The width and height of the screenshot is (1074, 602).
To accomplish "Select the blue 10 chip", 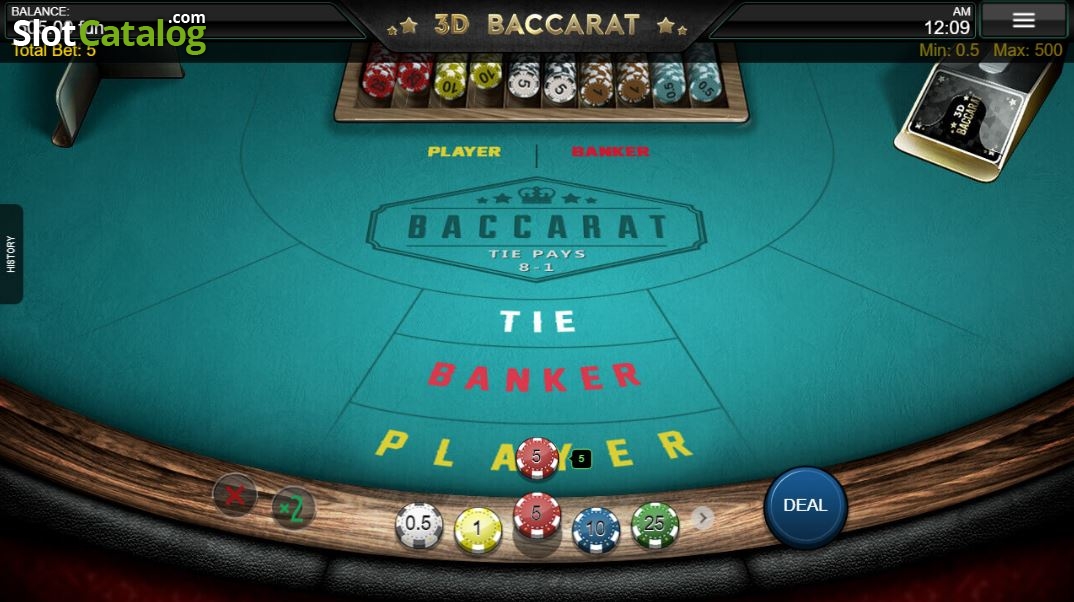I will (596, 528).
